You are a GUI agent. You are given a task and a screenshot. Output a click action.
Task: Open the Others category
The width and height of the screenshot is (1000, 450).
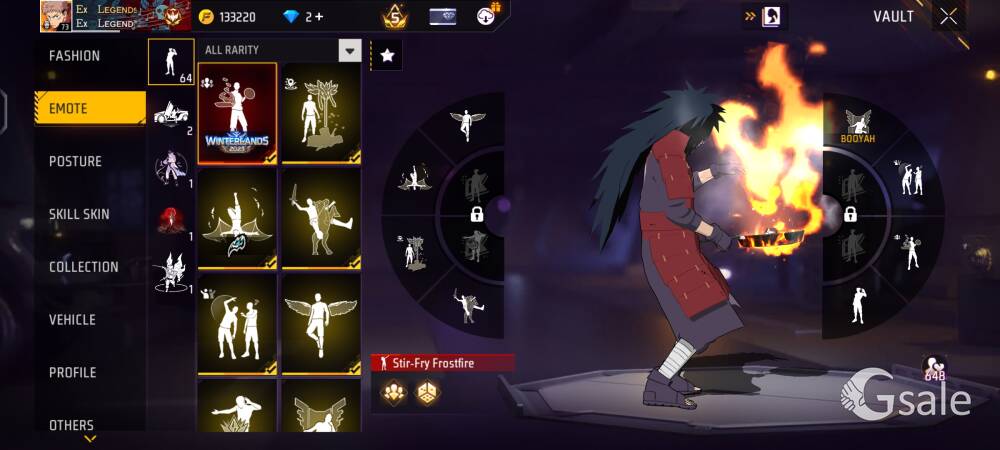(71, 425)
